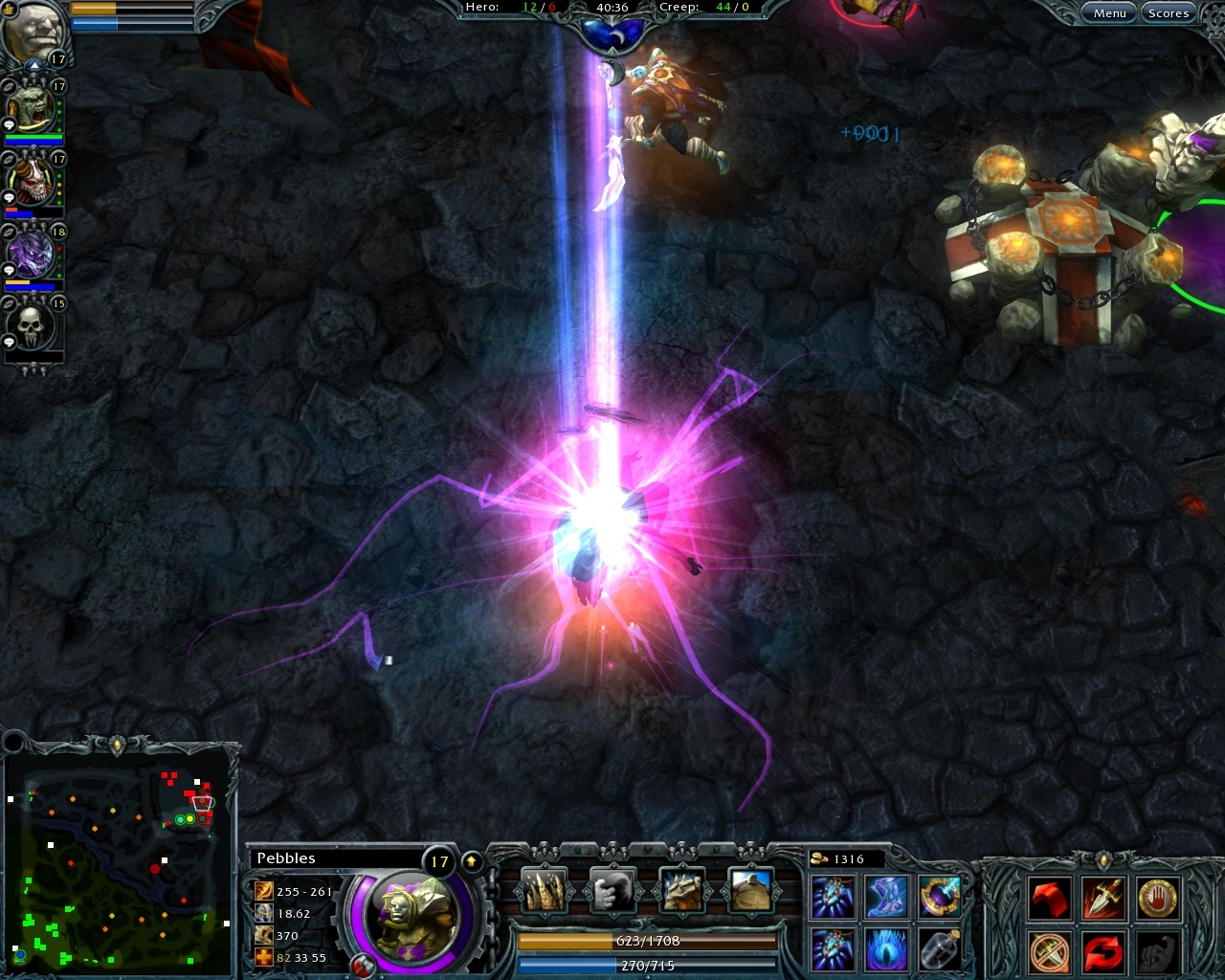Image resolution: width=1225 pixels, height=980 pixels.
Task: Click the gold coin counter icon
Action: [818, 858]
